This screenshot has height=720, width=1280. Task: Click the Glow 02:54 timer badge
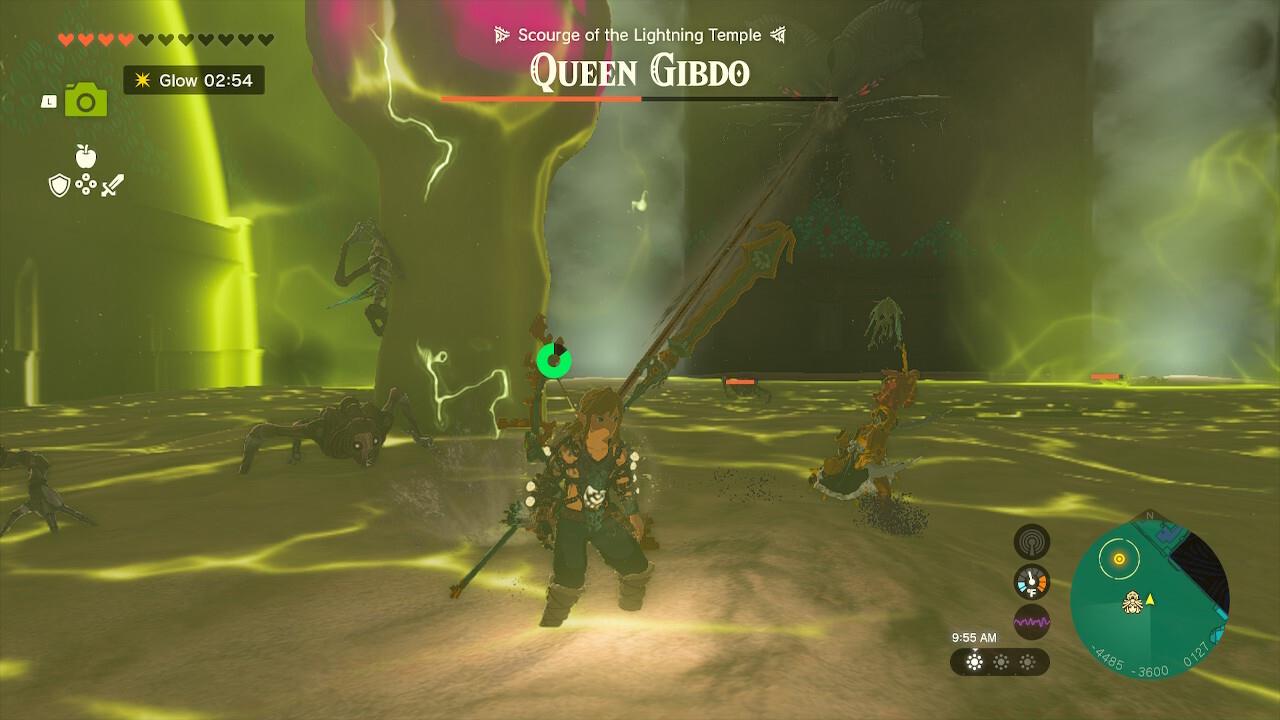click(x=193, y=80)
